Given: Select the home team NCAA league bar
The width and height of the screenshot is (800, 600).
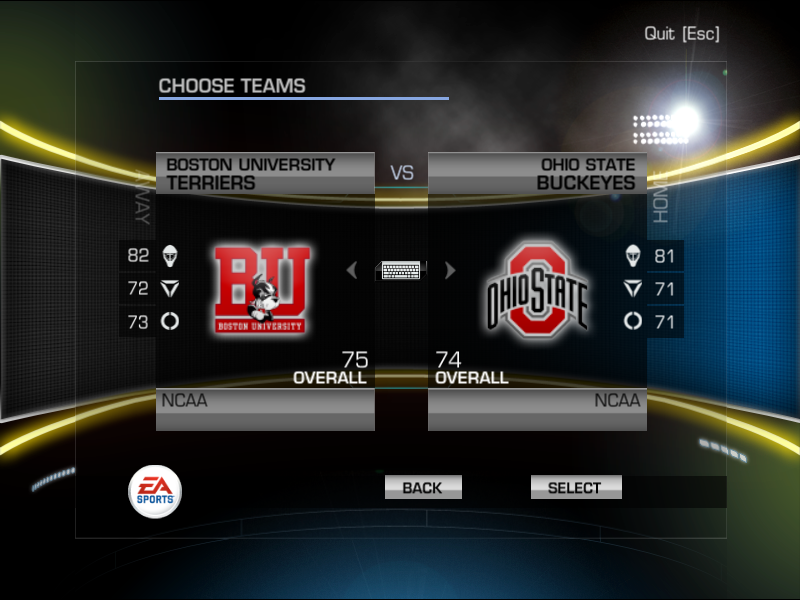Looking at the screenshot, I should pos(537,402).
